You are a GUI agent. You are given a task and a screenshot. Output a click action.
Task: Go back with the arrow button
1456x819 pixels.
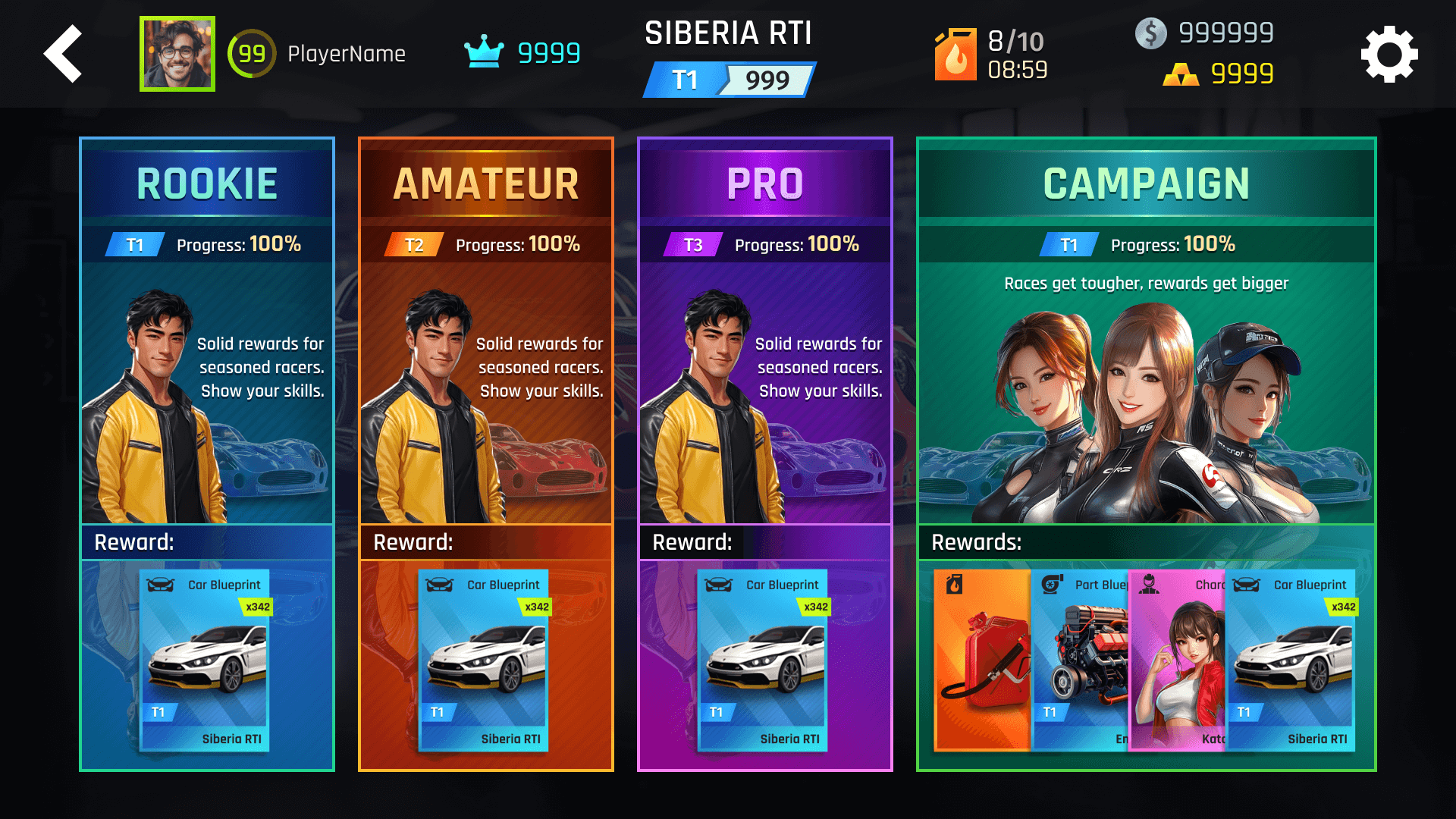click(64, 54)
